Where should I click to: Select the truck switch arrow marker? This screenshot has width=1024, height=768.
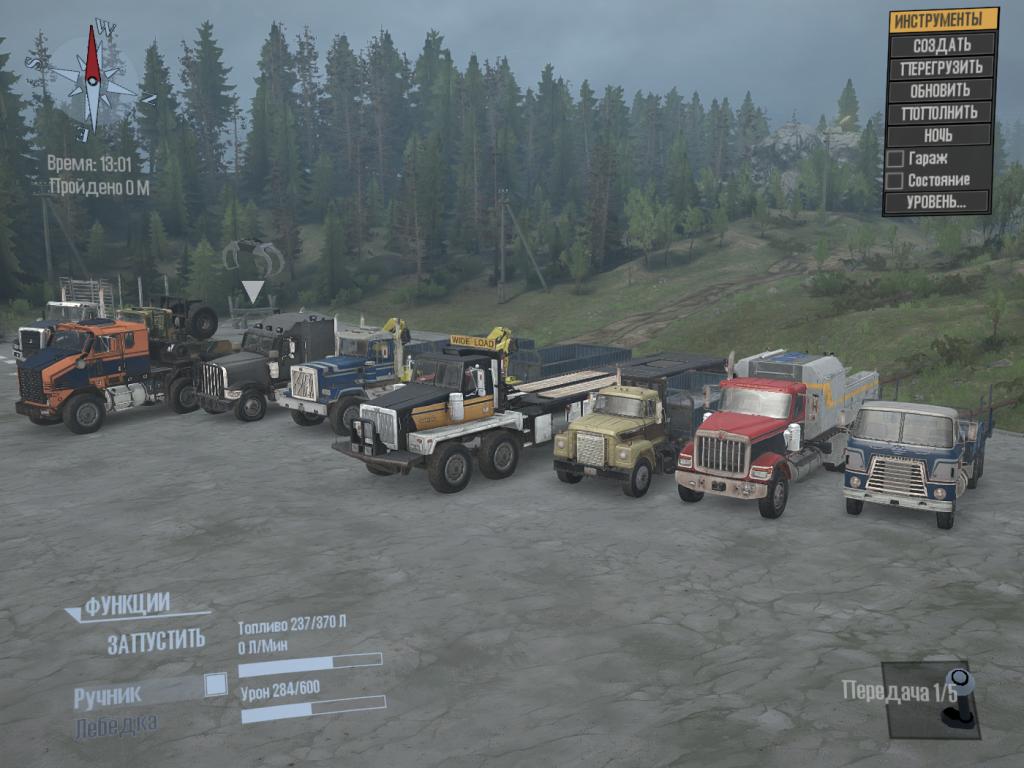253,291
